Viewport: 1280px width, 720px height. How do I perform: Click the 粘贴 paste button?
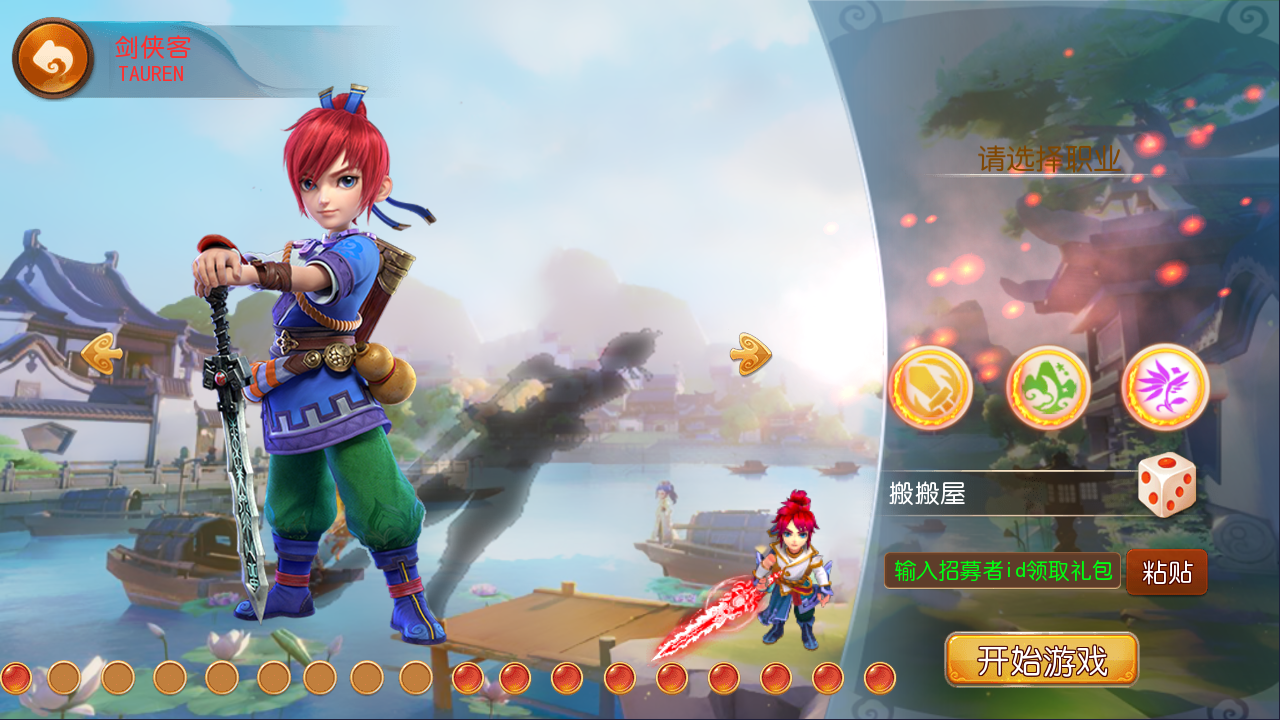click(1168, 573)
